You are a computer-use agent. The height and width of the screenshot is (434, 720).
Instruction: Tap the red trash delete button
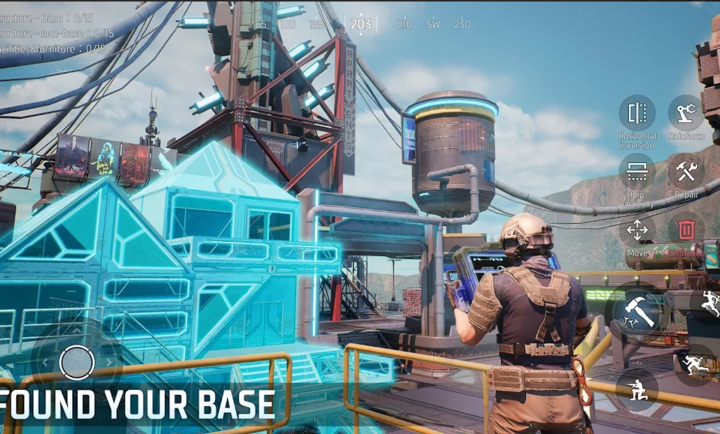pyautogui.click(x=686, y=230)
